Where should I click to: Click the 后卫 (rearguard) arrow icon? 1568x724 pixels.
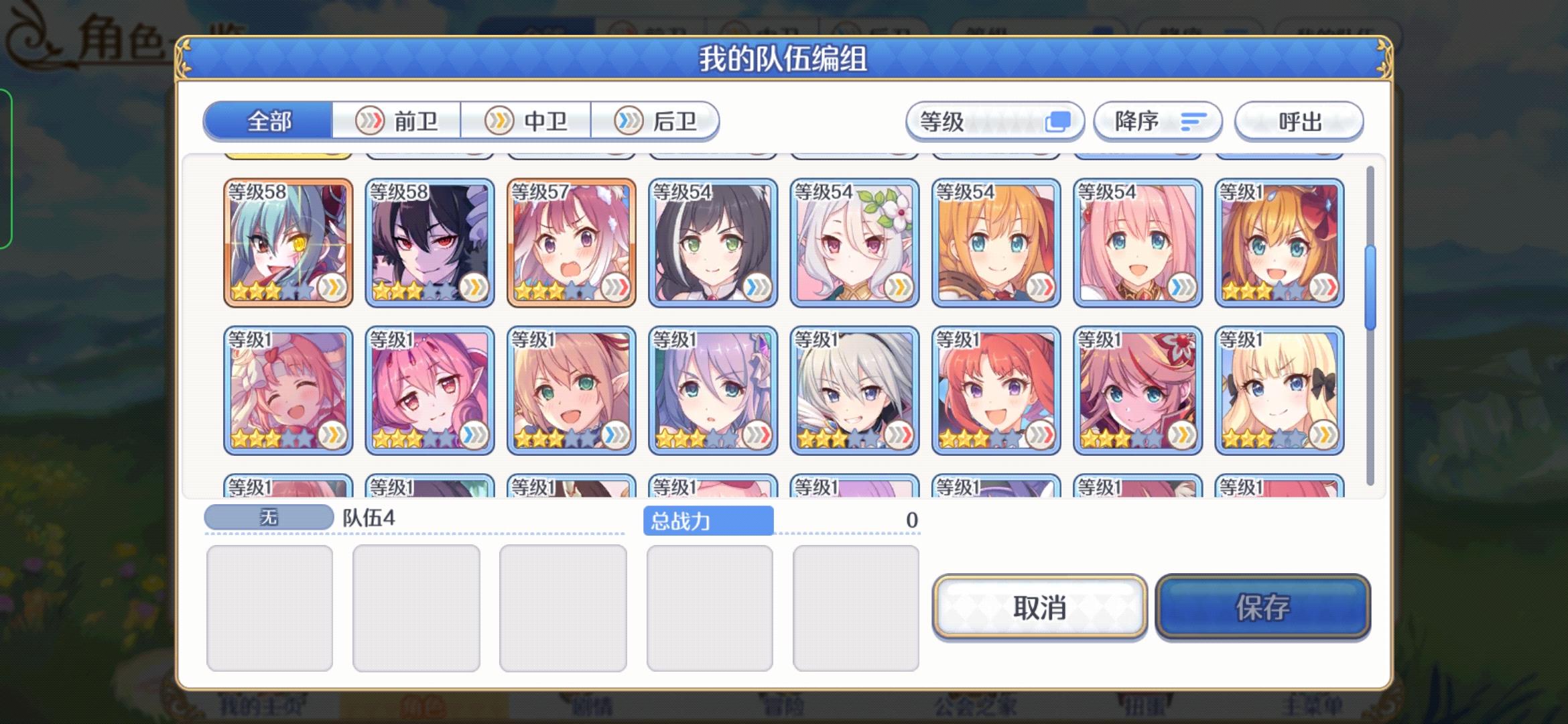[x=627, y=121]
